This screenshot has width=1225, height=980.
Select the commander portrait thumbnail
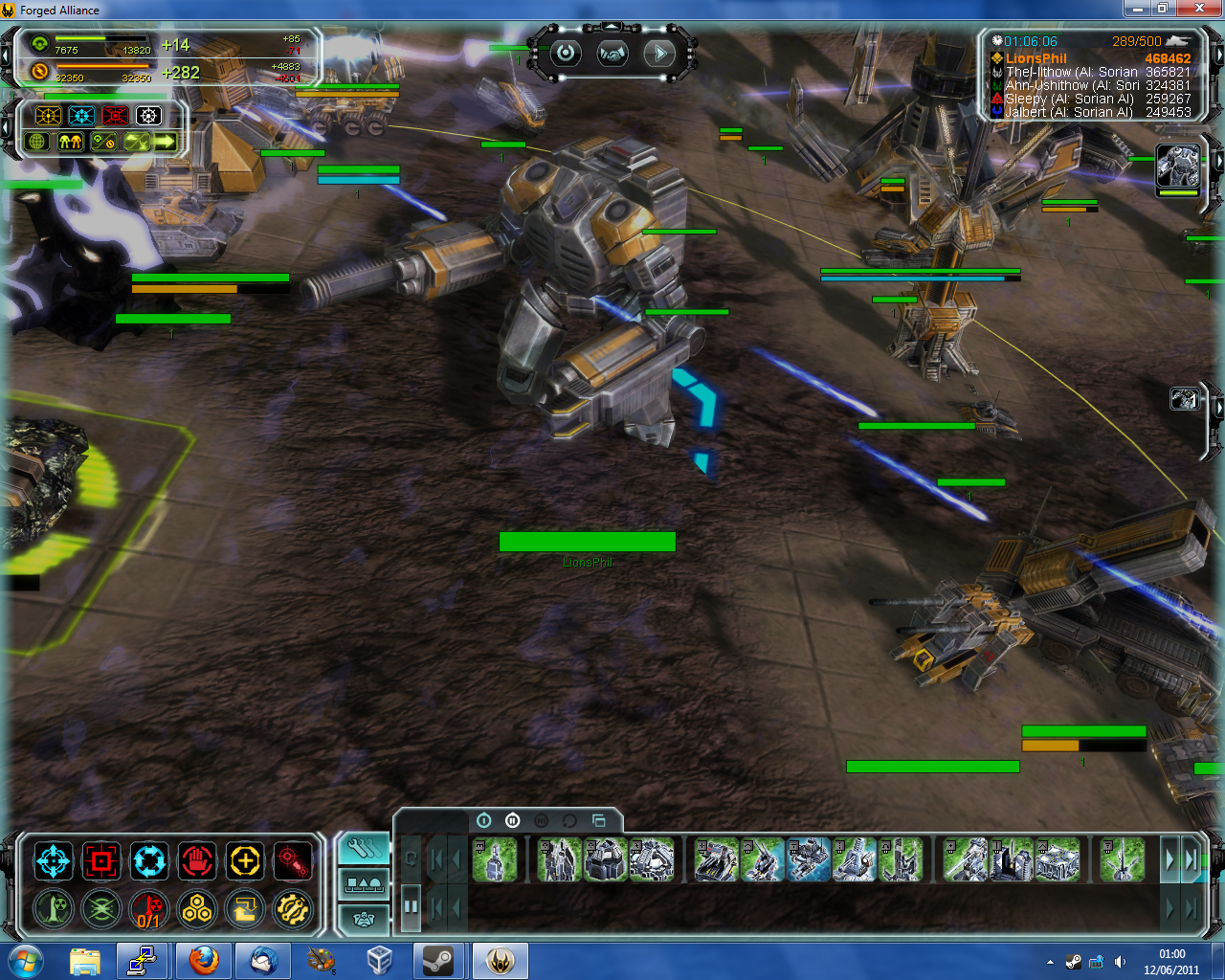pos(1177,167)
